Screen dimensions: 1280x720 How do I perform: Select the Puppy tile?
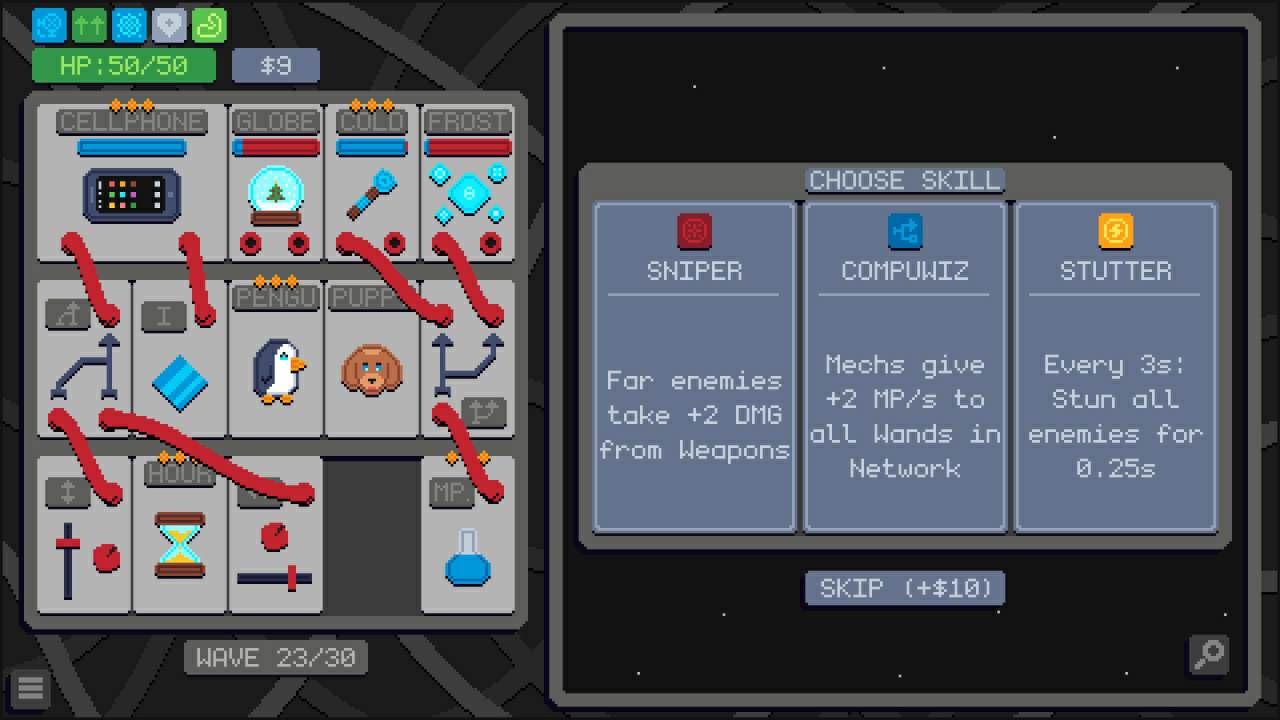click(x=371, y=360)
